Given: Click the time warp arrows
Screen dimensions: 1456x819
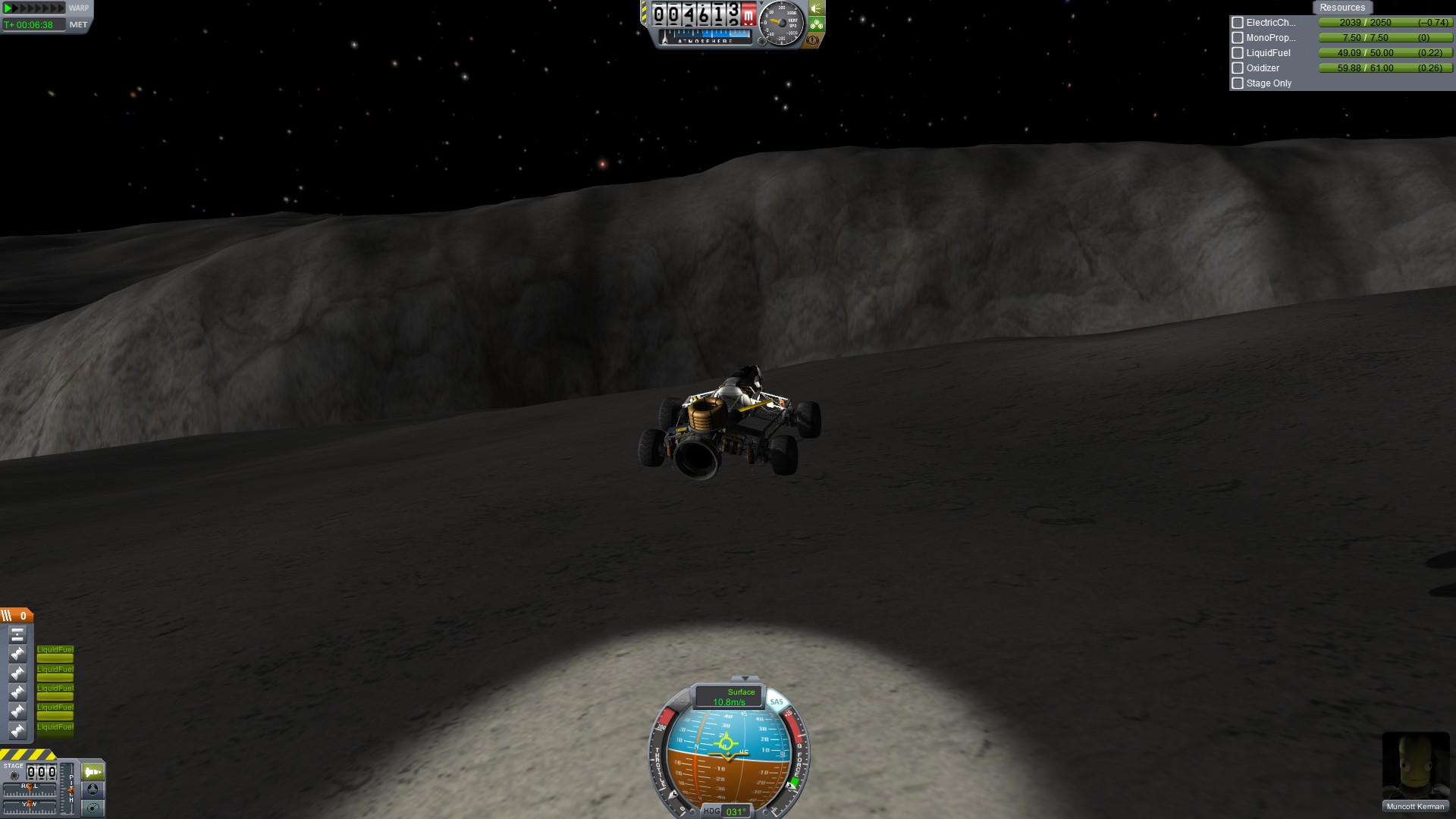Looking at the screenshot, I should pyautogui.click(x=34, y=8).
